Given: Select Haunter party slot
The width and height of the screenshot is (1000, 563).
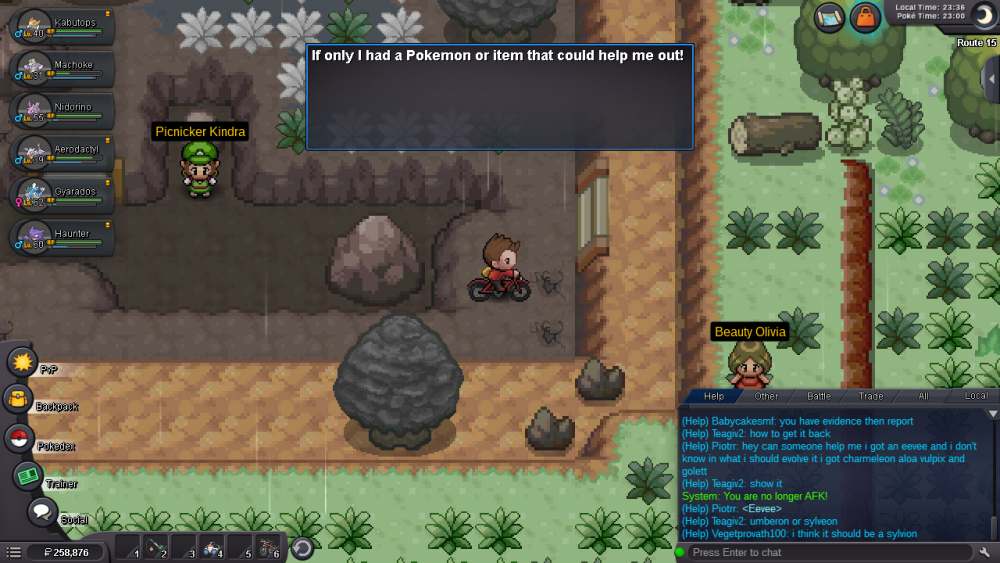Looking at the screenshot, I should coord(60,236).
